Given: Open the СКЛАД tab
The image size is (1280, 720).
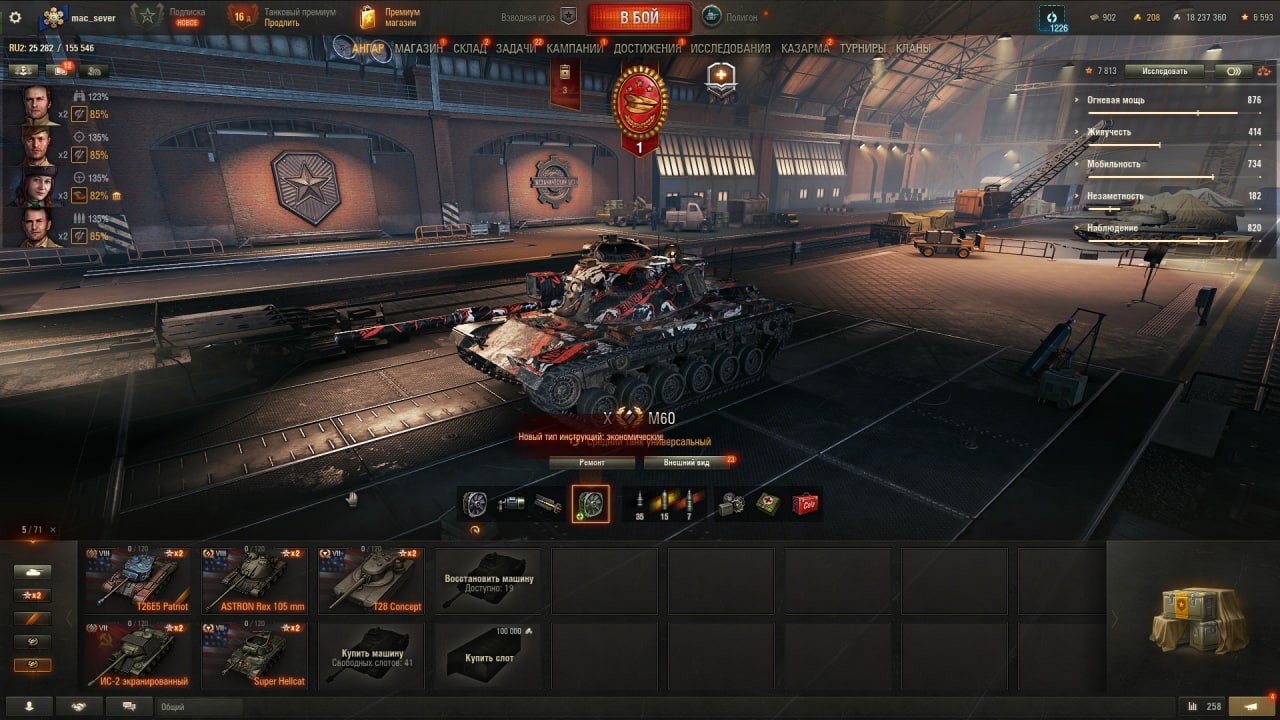Looking at the screenshot, I should pos(470,48).
